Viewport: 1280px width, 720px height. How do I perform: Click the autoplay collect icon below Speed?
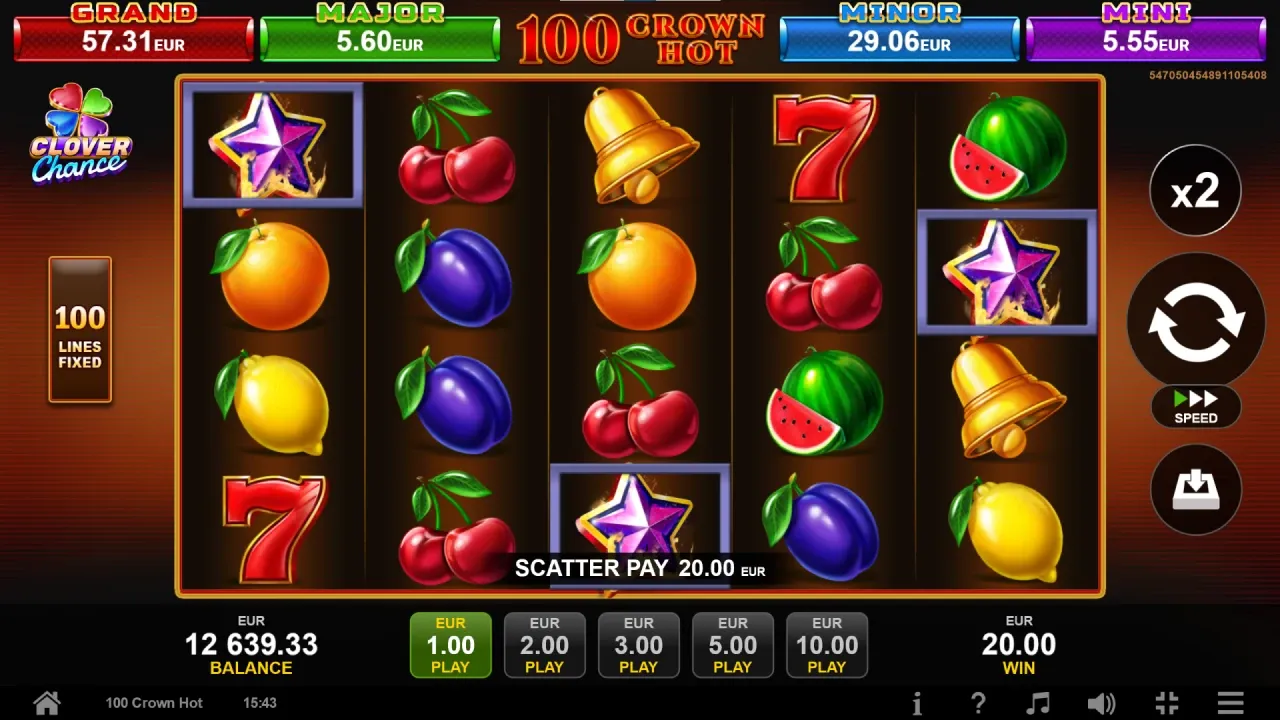(1196, 490)
